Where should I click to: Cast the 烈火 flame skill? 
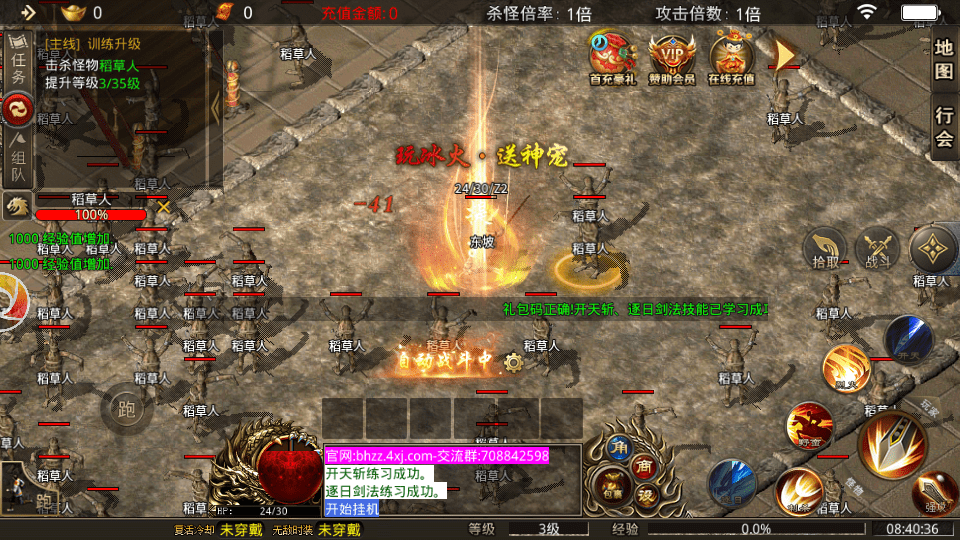click(x=846, y=369)
